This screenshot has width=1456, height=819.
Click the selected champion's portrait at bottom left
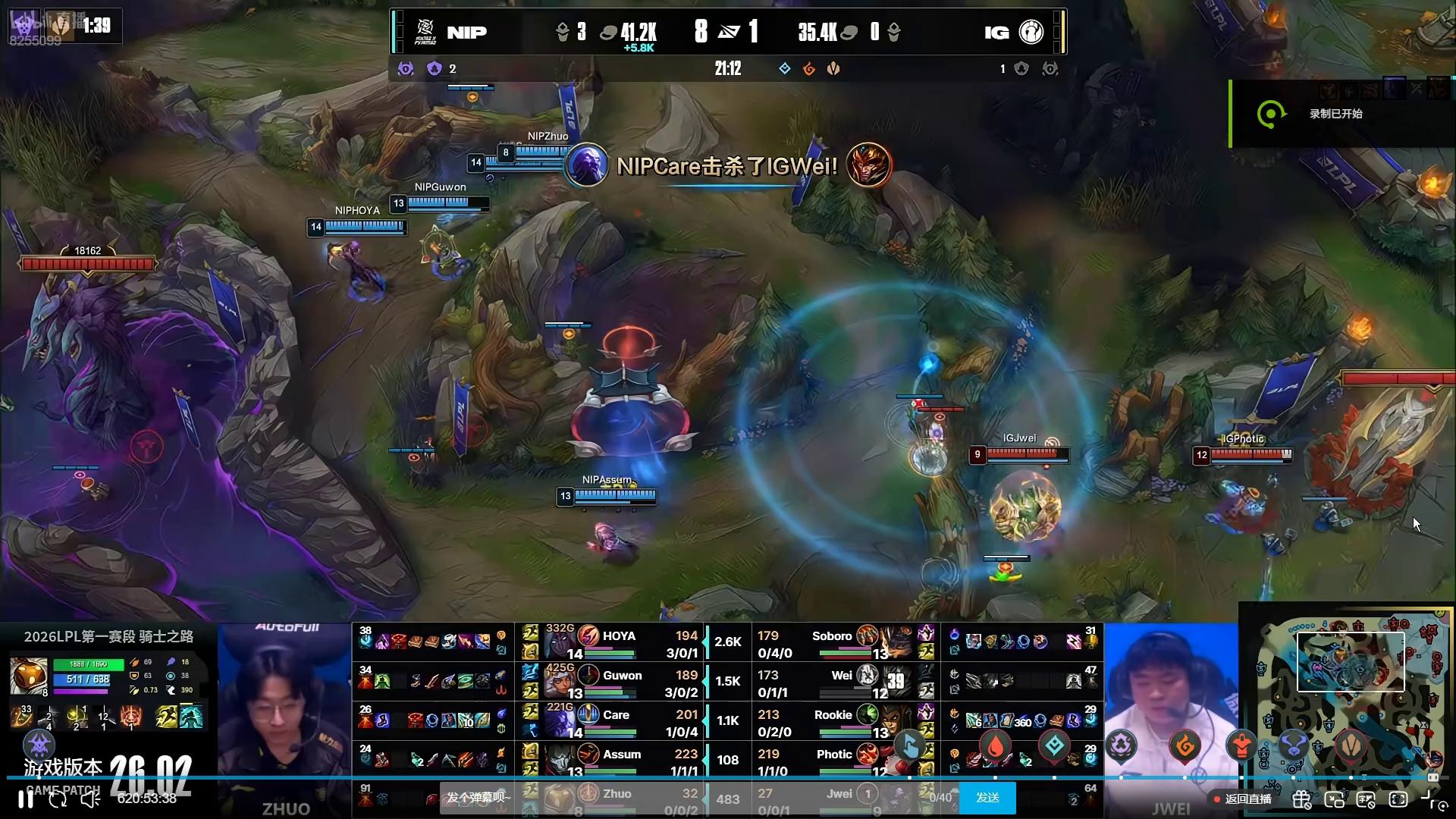point(29,676)
